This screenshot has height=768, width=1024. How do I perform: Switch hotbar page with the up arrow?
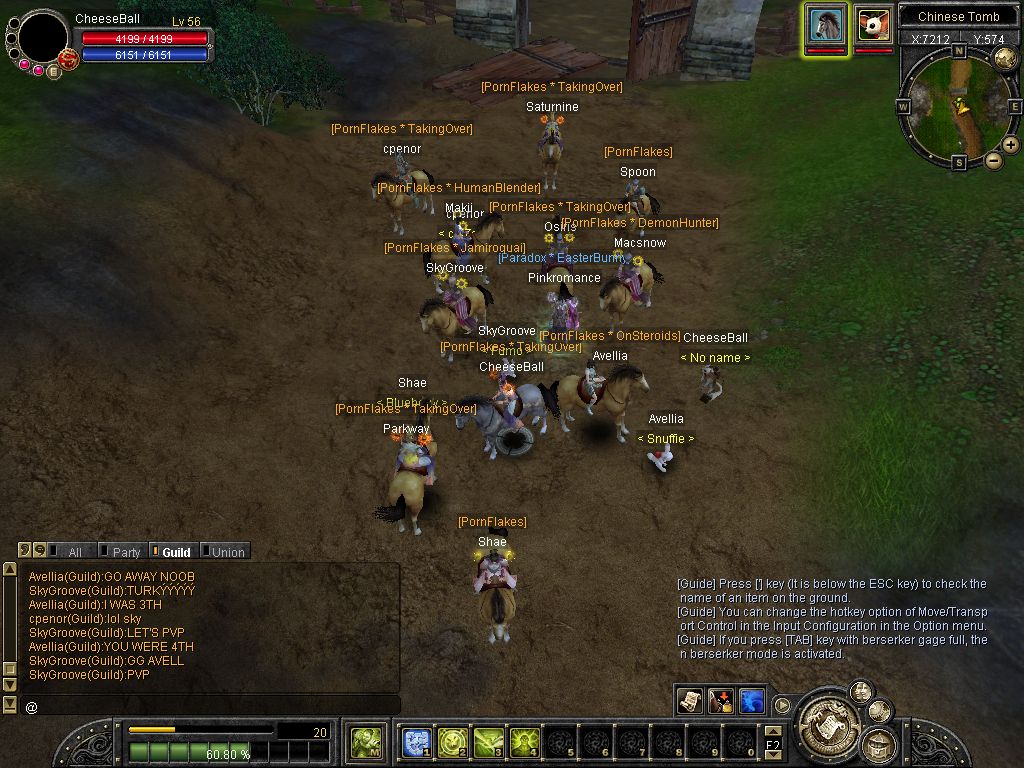773,733
